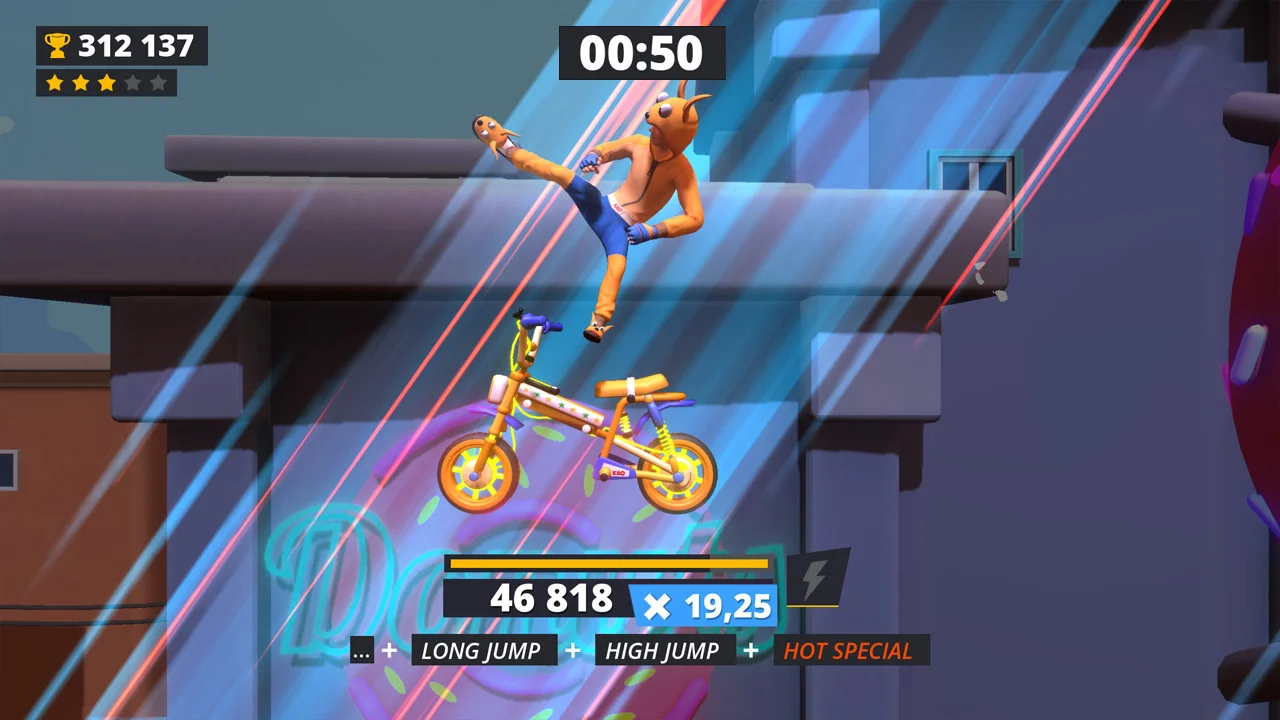Toggle the HOT SPECIAL highlighted trick label

[852, 651]
